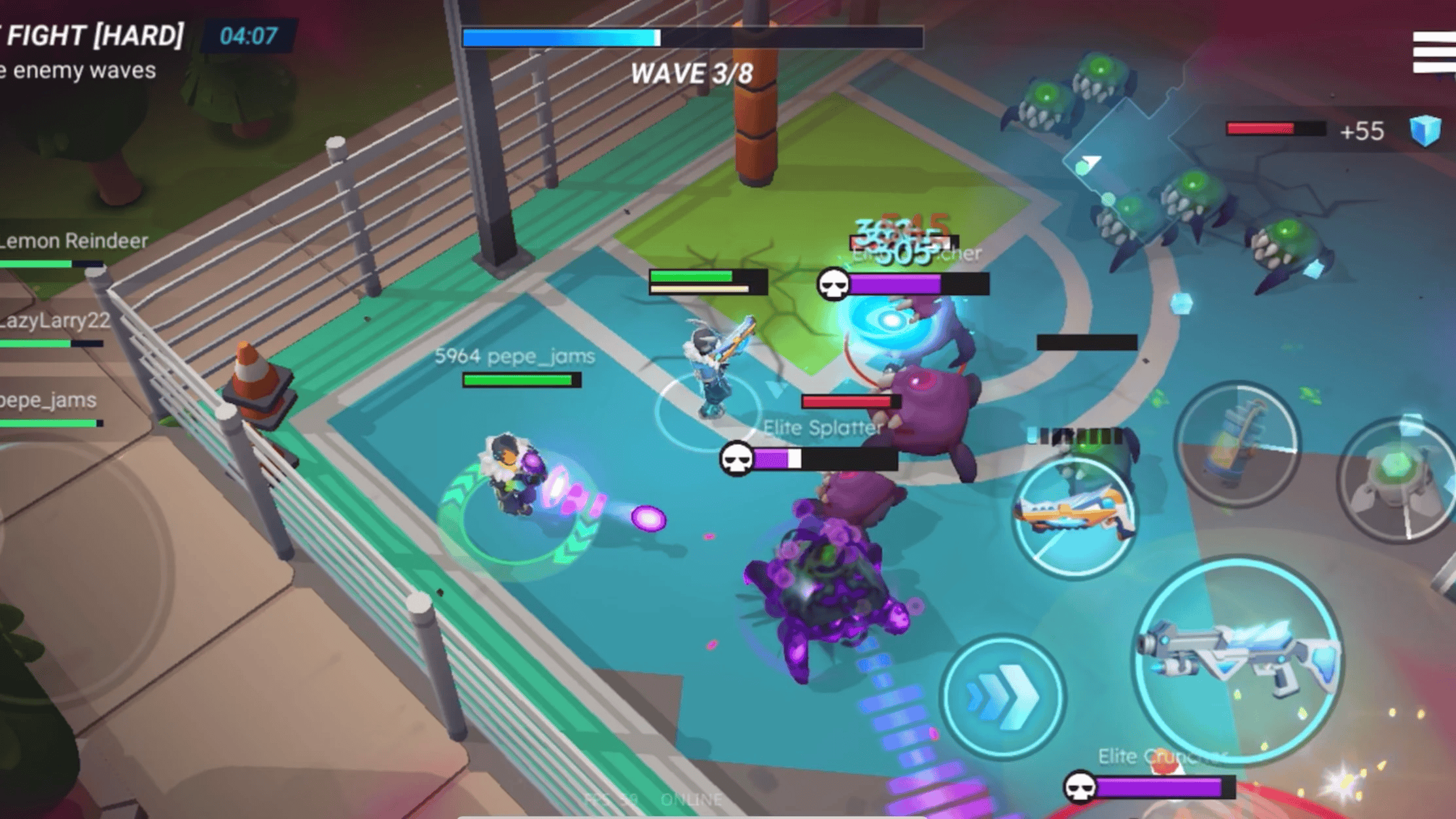Open the hamburger menu
Viewport: 1456px width, 819px height.
click(1434, 52)
